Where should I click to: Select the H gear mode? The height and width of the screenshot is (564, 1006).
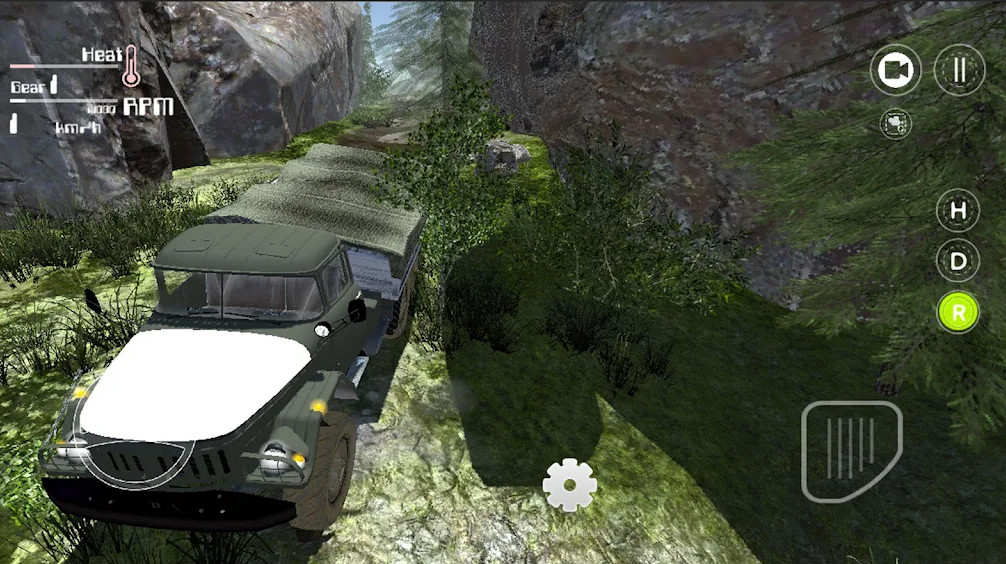tap(958, 211)
